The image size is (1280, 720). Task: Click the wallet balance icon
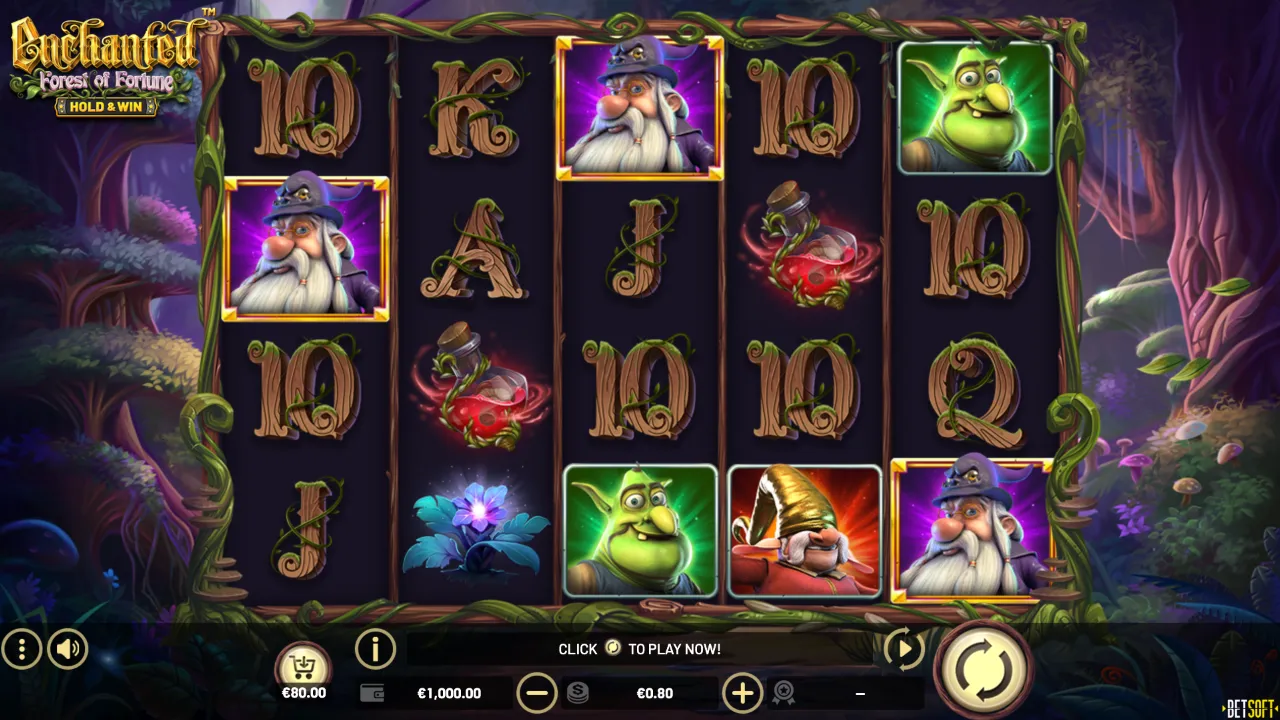pos(370,693)
